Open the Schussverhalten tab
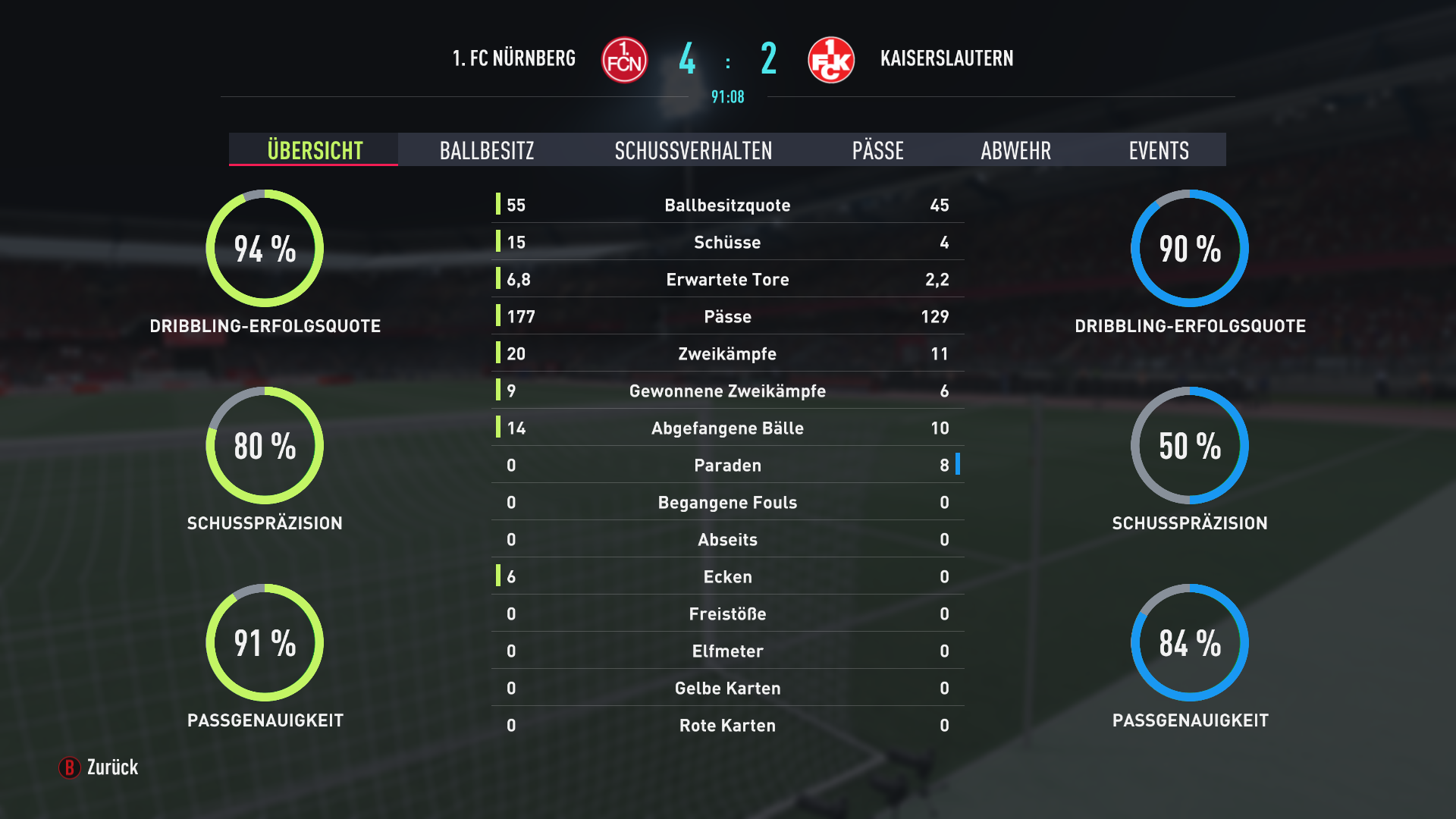 click(x=693, y=150)
